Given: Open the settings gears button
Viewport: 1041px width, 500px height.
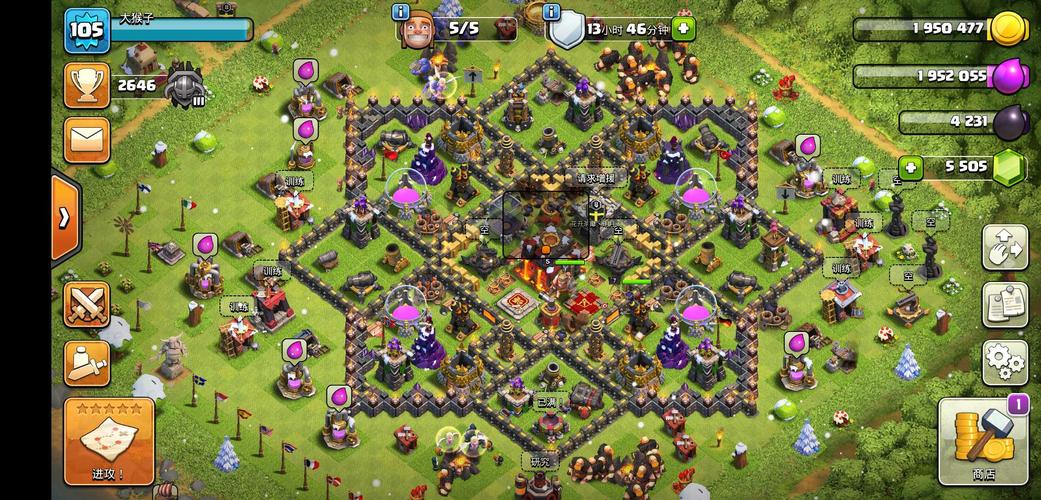Looking at the screenshot, I should pyautogui.click(x=1004, y=362).
